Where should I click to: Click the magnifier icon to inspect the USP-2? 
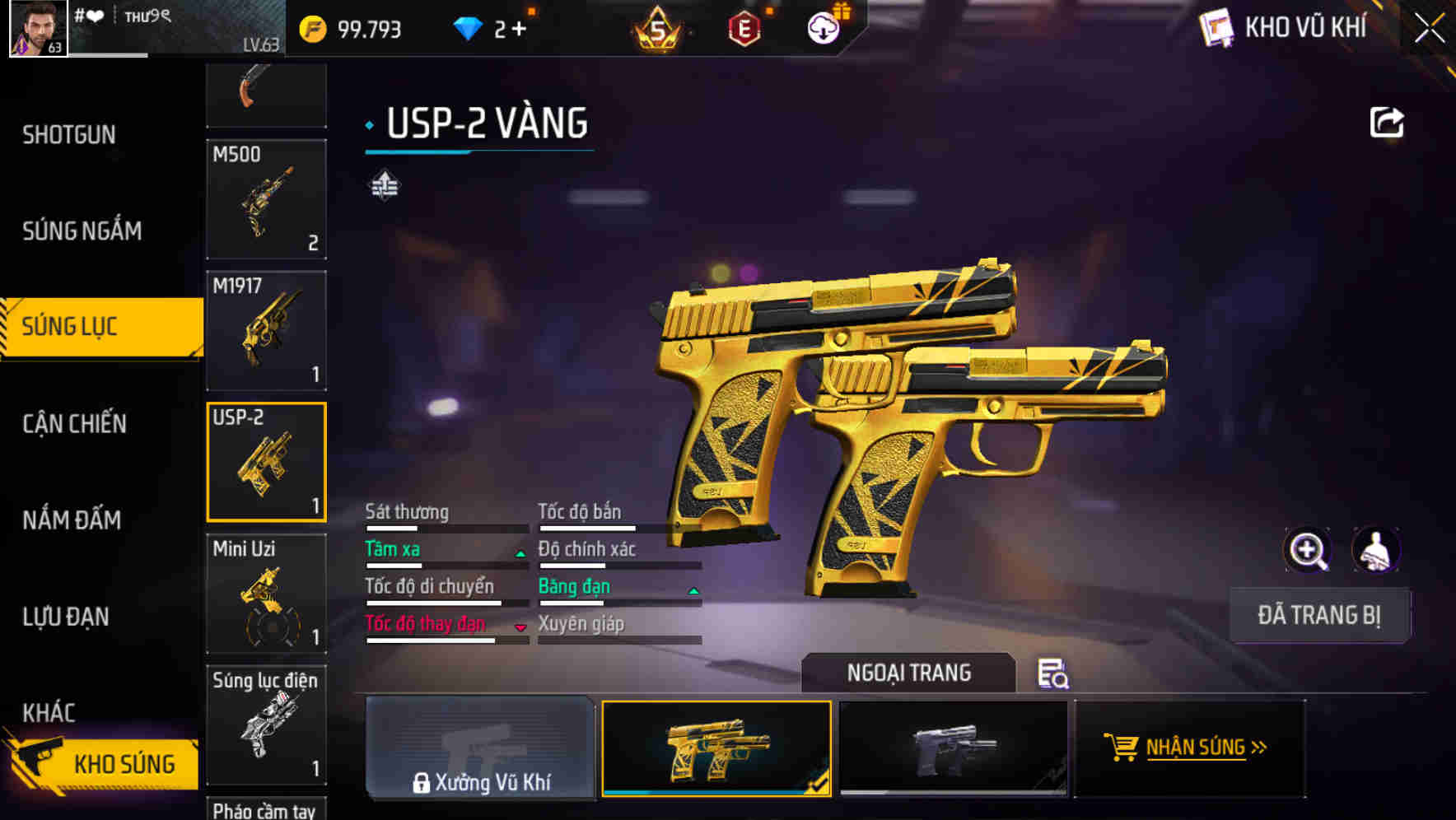[x=1309, y=550]
